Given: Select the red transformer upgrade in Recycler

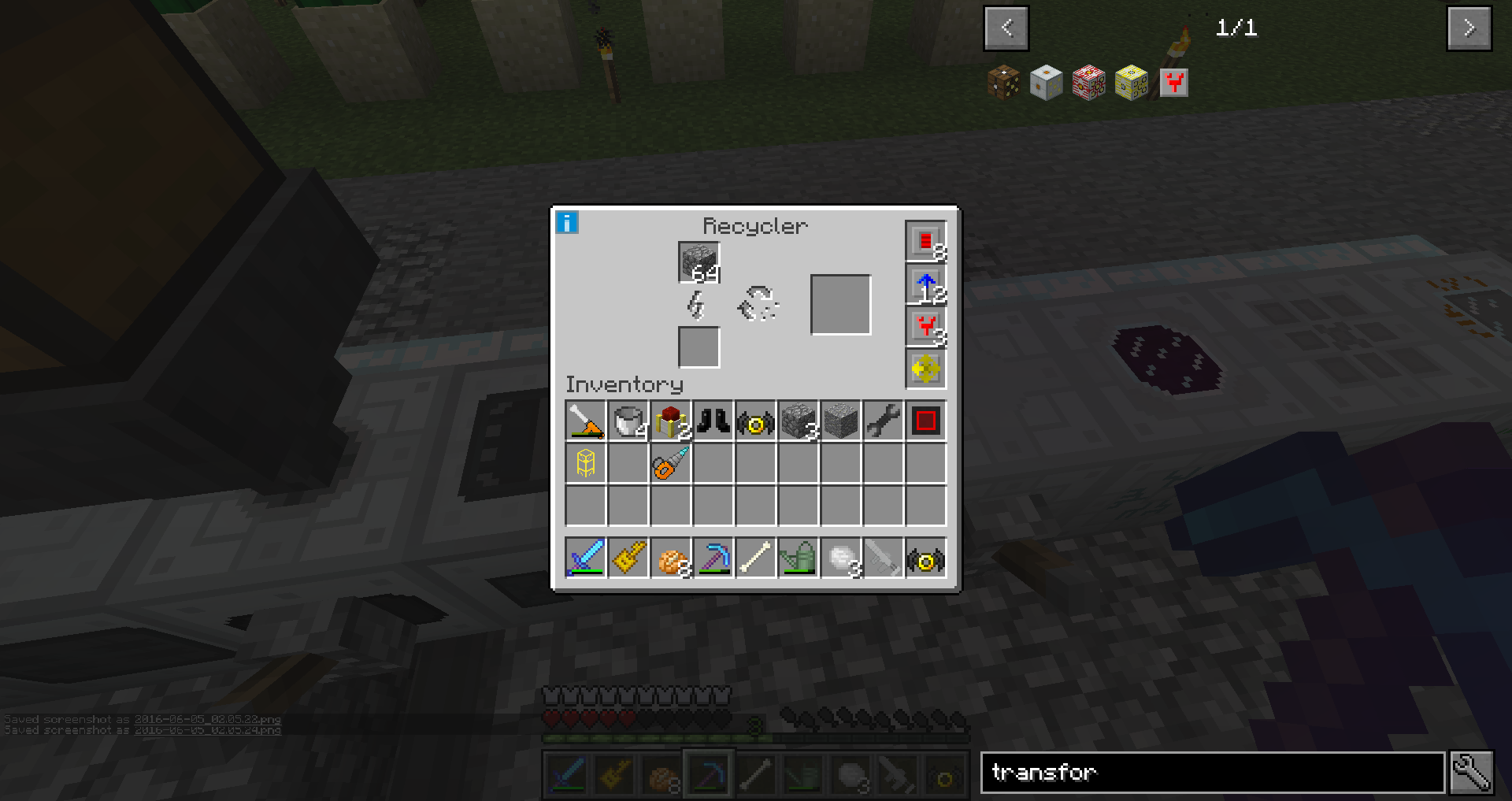Looking at the screenshot, I should [x=925, y=327].
